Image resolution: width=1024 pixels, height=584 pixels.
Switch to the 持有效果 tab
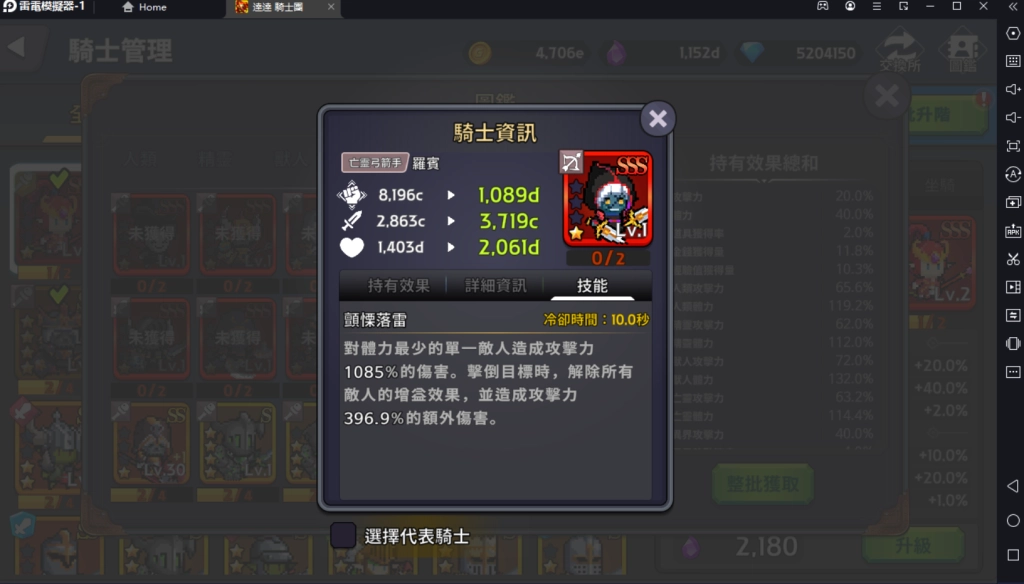pos(398,286)
